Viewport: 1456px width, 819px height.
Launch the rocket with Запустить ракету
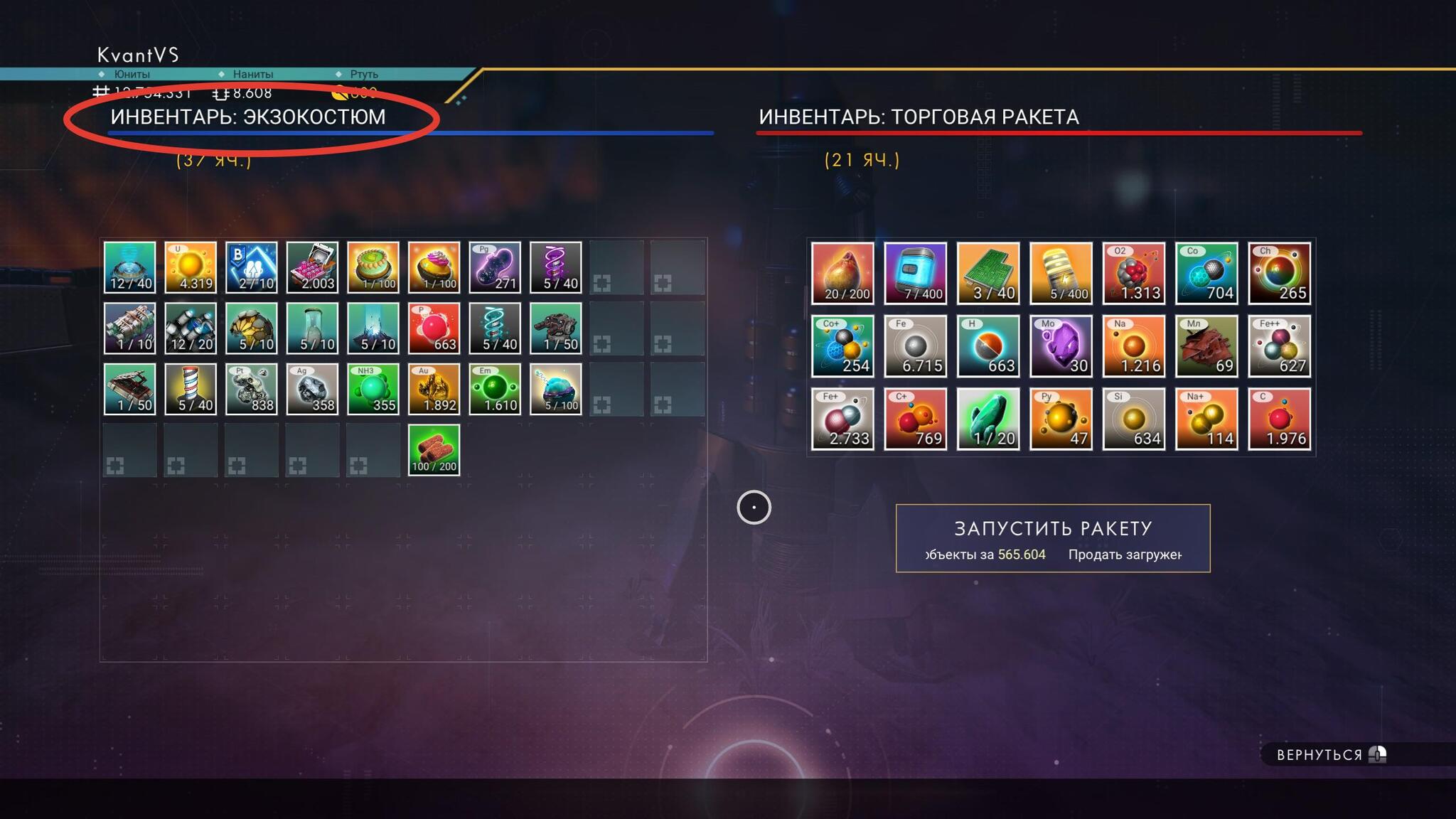[1052, 537]
